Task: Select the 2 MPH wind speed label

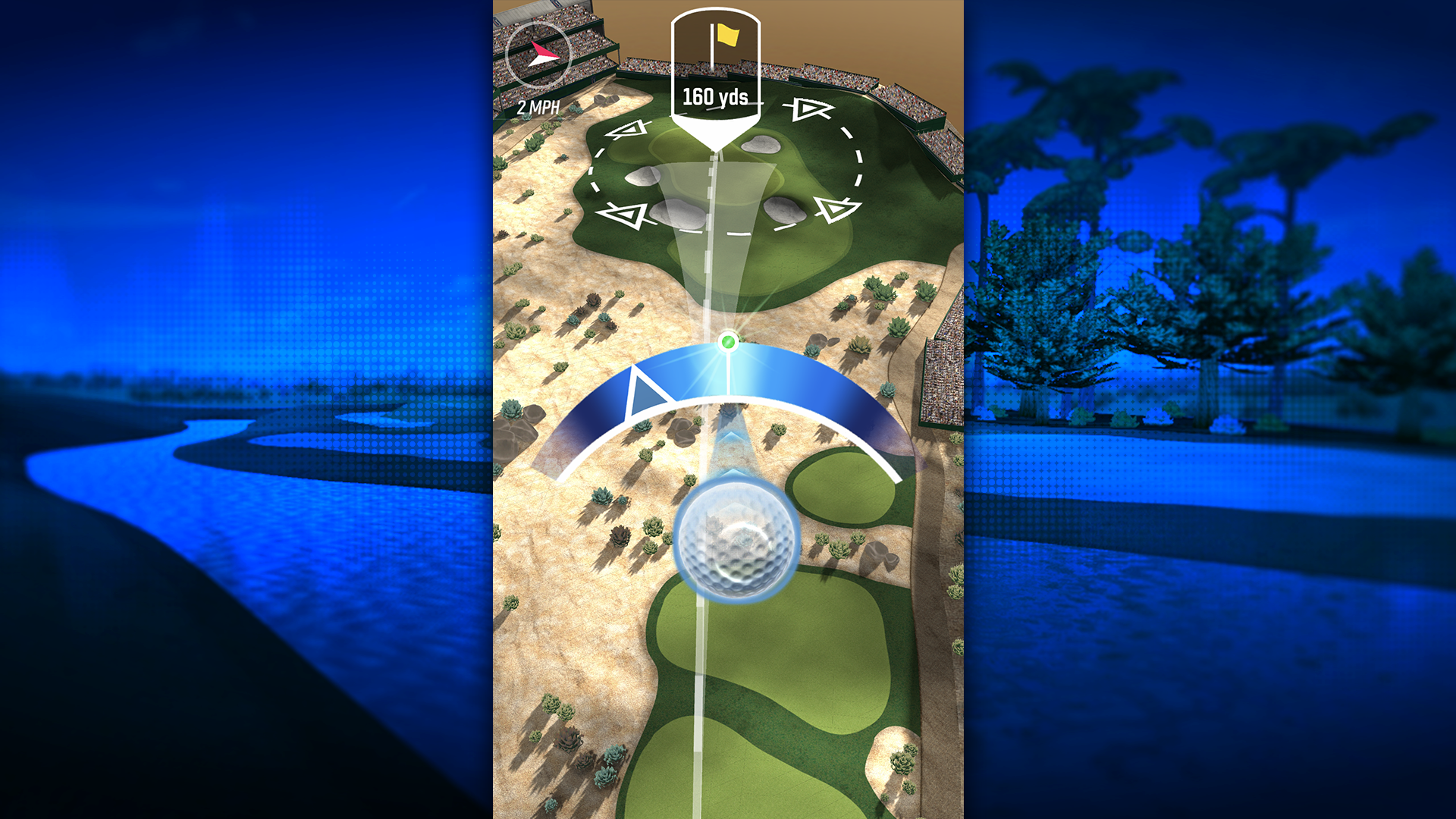Action: click(x=539, y=107)
